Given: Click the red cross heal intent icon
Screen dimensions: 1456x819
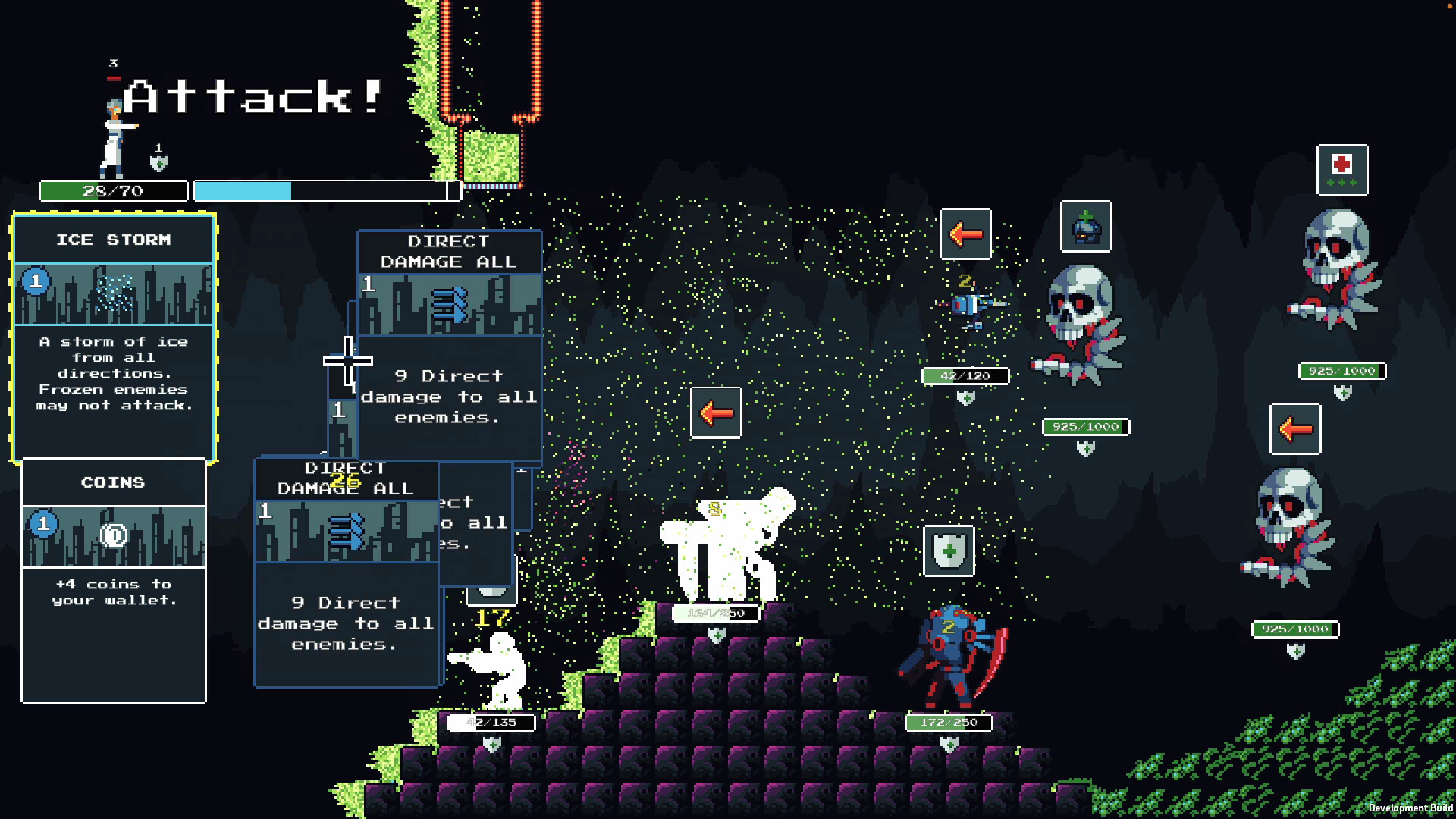Looking at the screenshot, I should tap(1342, 170).
